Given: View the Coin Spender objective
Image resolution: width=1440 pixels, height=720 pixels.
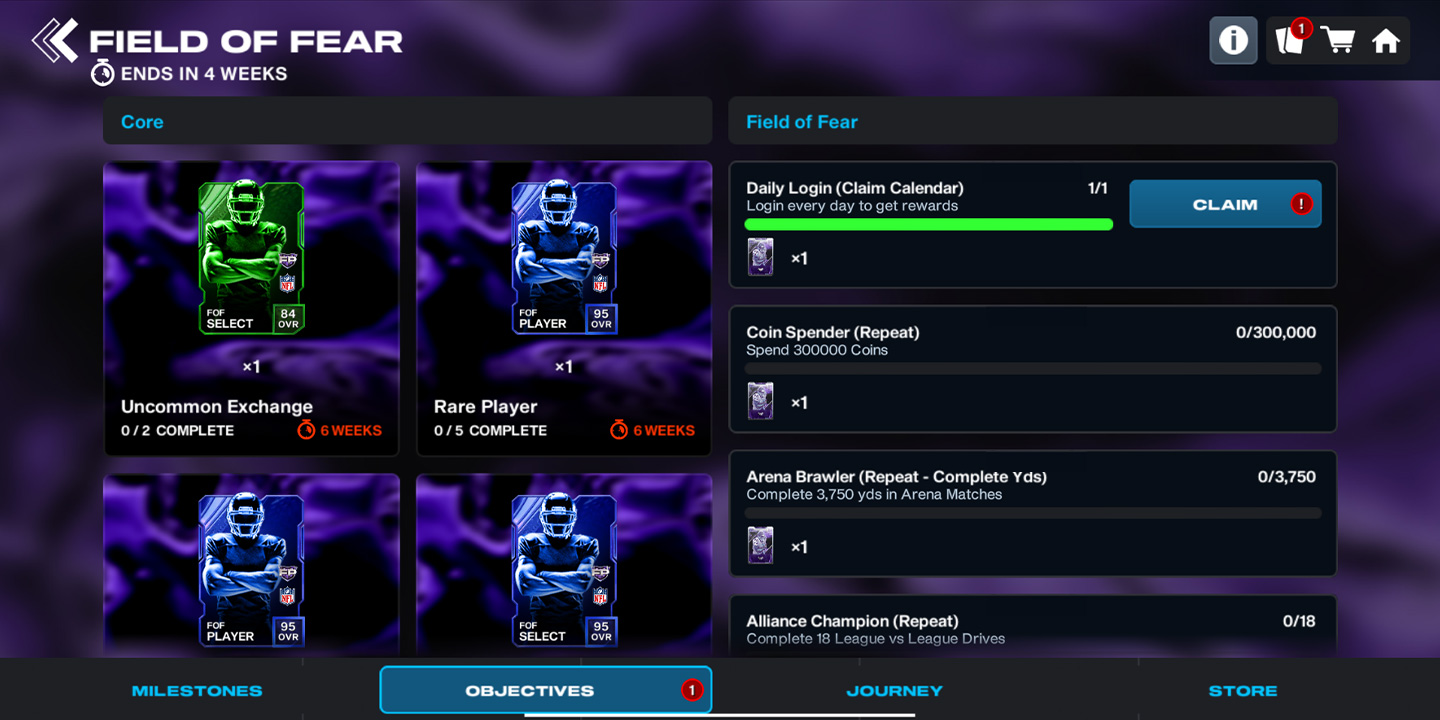Looking at the screenshot, I should click(1032, 368).
